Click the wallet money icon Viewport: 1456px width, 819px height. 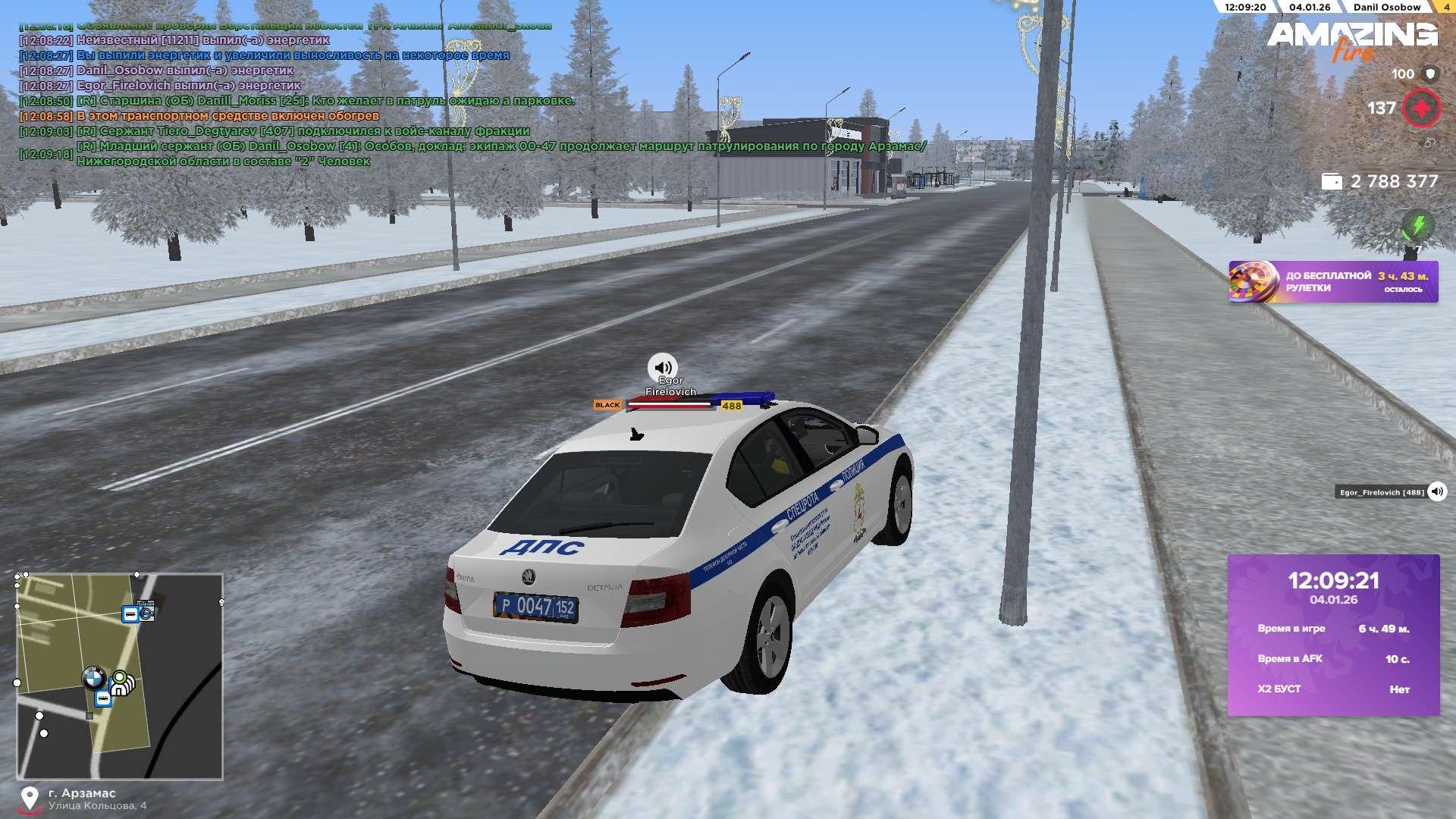pyautogui.click(x=1332, y=182)
